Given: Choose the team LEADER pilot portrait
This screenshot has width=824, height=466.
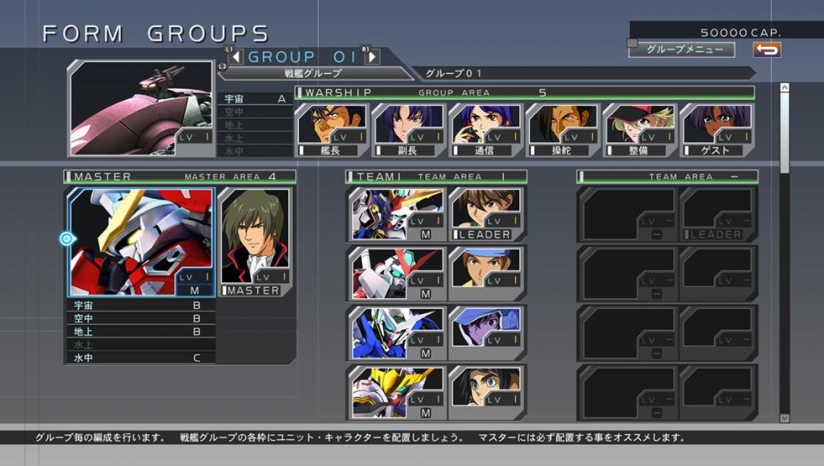Looking at the screenshot, I should click(x=485, y=214).
